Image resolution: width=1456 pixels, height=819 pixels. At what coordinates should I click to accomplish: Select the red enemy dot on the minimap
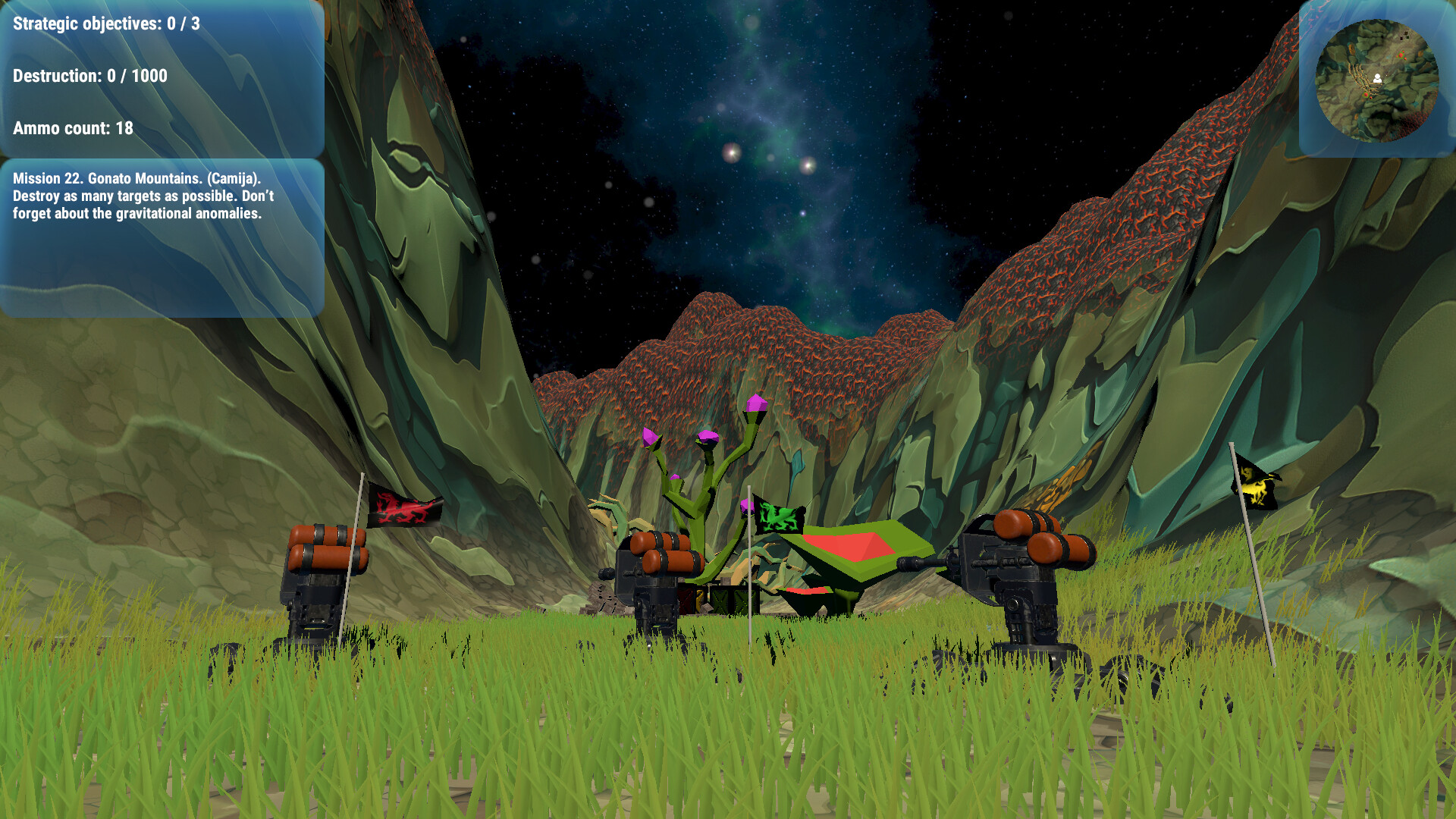(x=1401, y=55)
